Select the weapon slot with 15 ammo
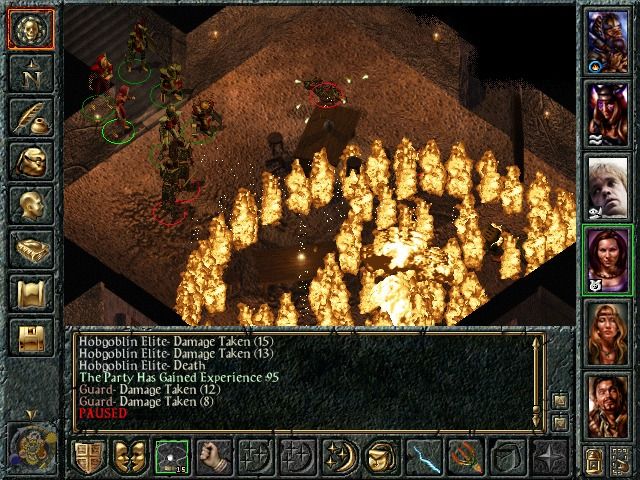 pyautogui.click(x=169, y=457)
